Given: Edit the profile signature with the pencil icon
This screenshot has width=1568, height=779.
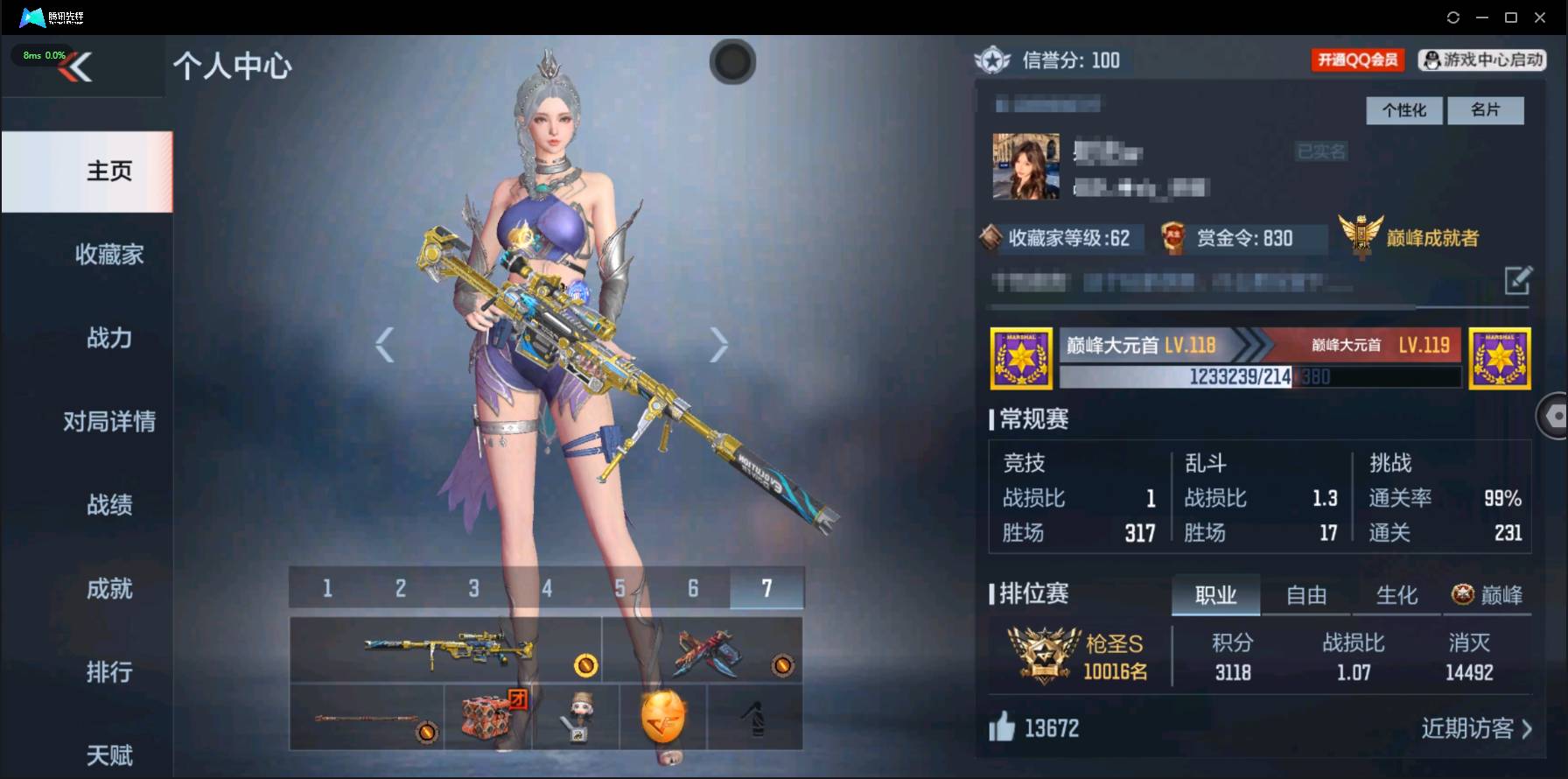Looking at the screenshot, I should 1519,282.
